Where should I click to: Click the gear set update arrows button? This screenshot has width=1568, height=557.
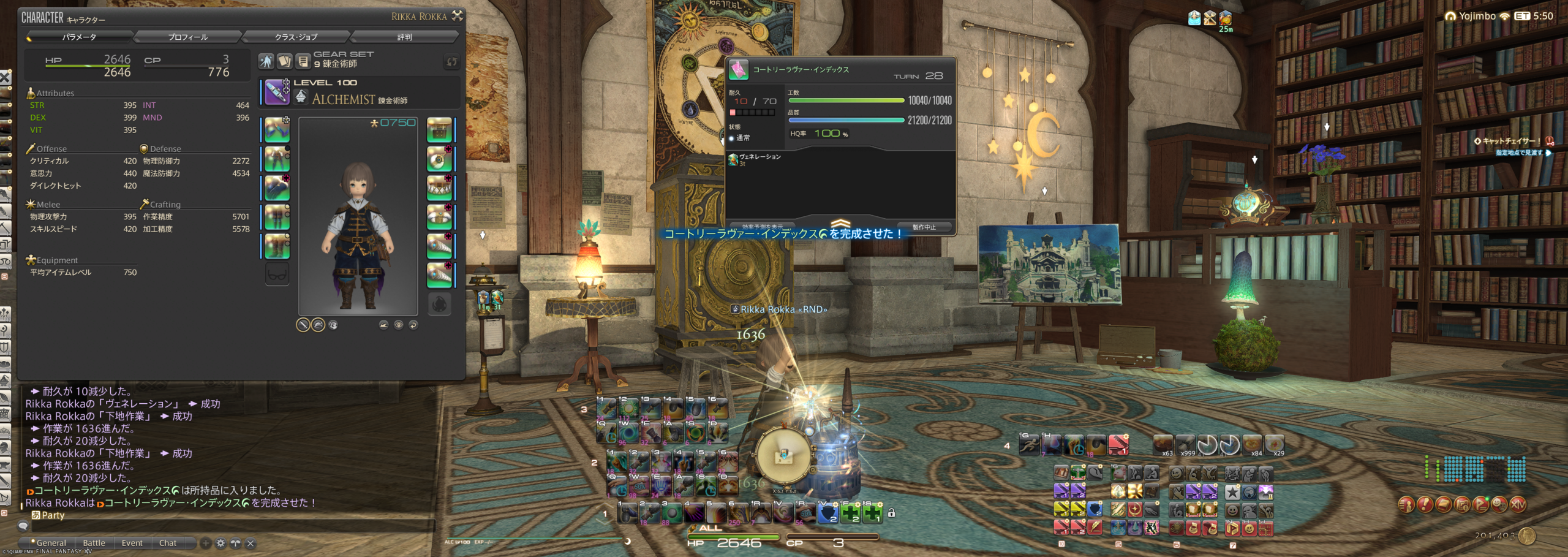[x=451, y=61]
